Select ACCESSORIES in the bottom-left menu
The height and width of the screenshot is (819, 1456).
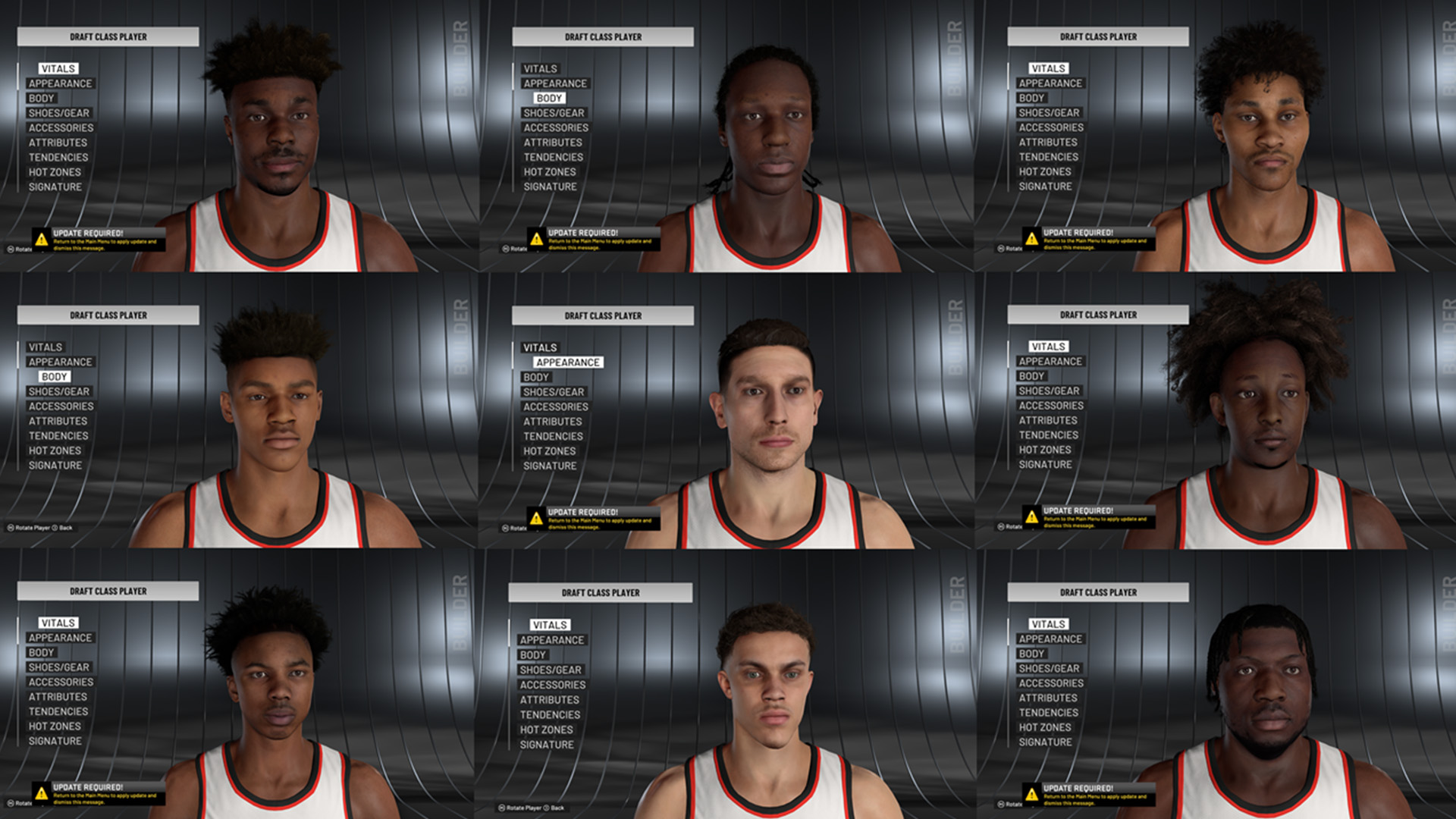59,682
